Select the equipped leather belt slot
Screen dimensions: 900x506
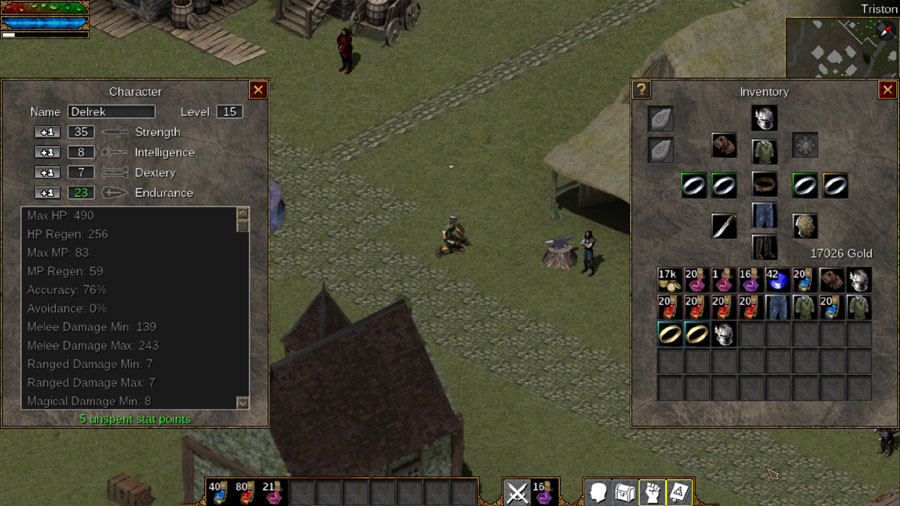point(764,185)
